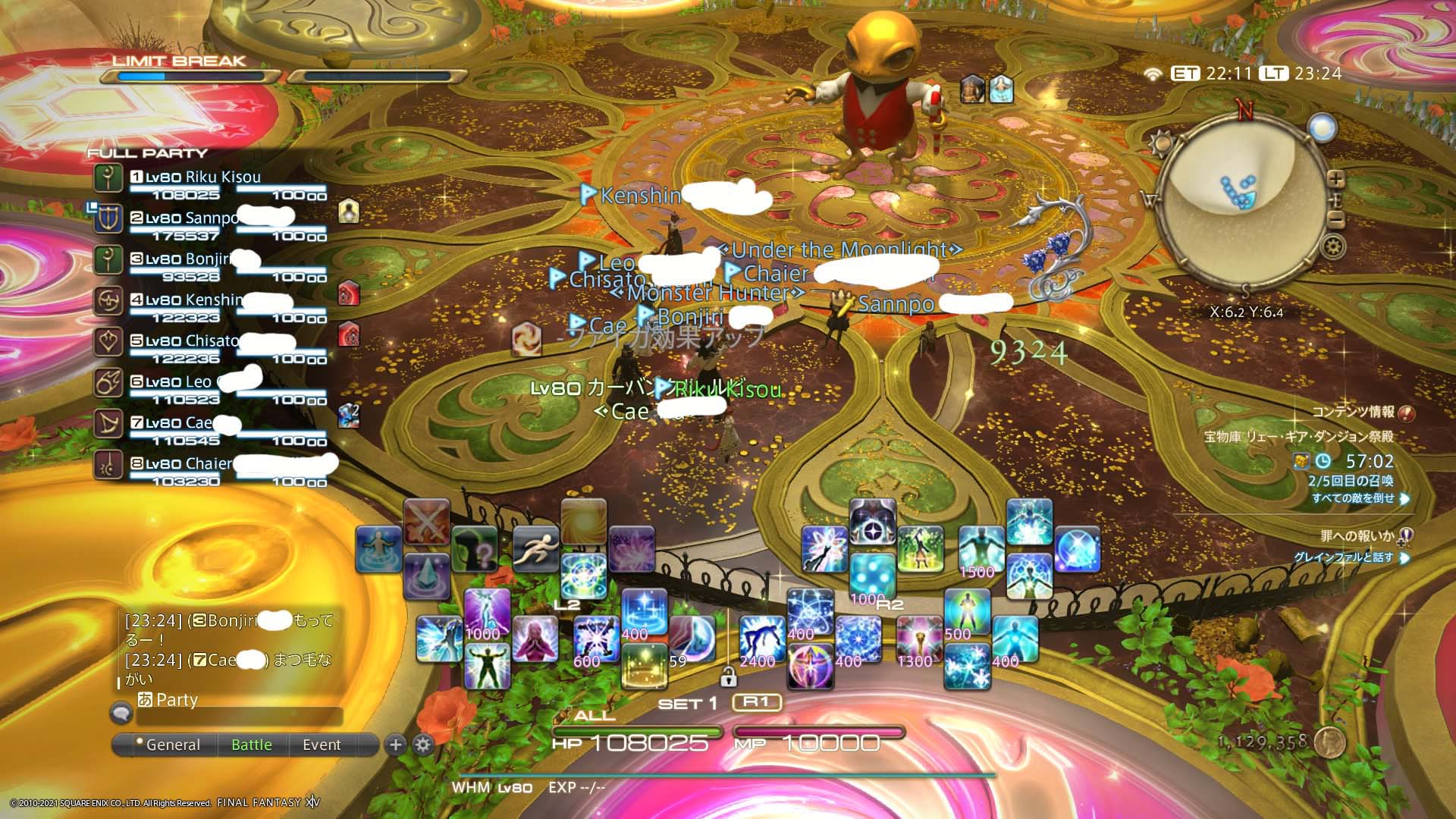
Task: Open the グレインファルと話す quest objective
Action: 1343,557
